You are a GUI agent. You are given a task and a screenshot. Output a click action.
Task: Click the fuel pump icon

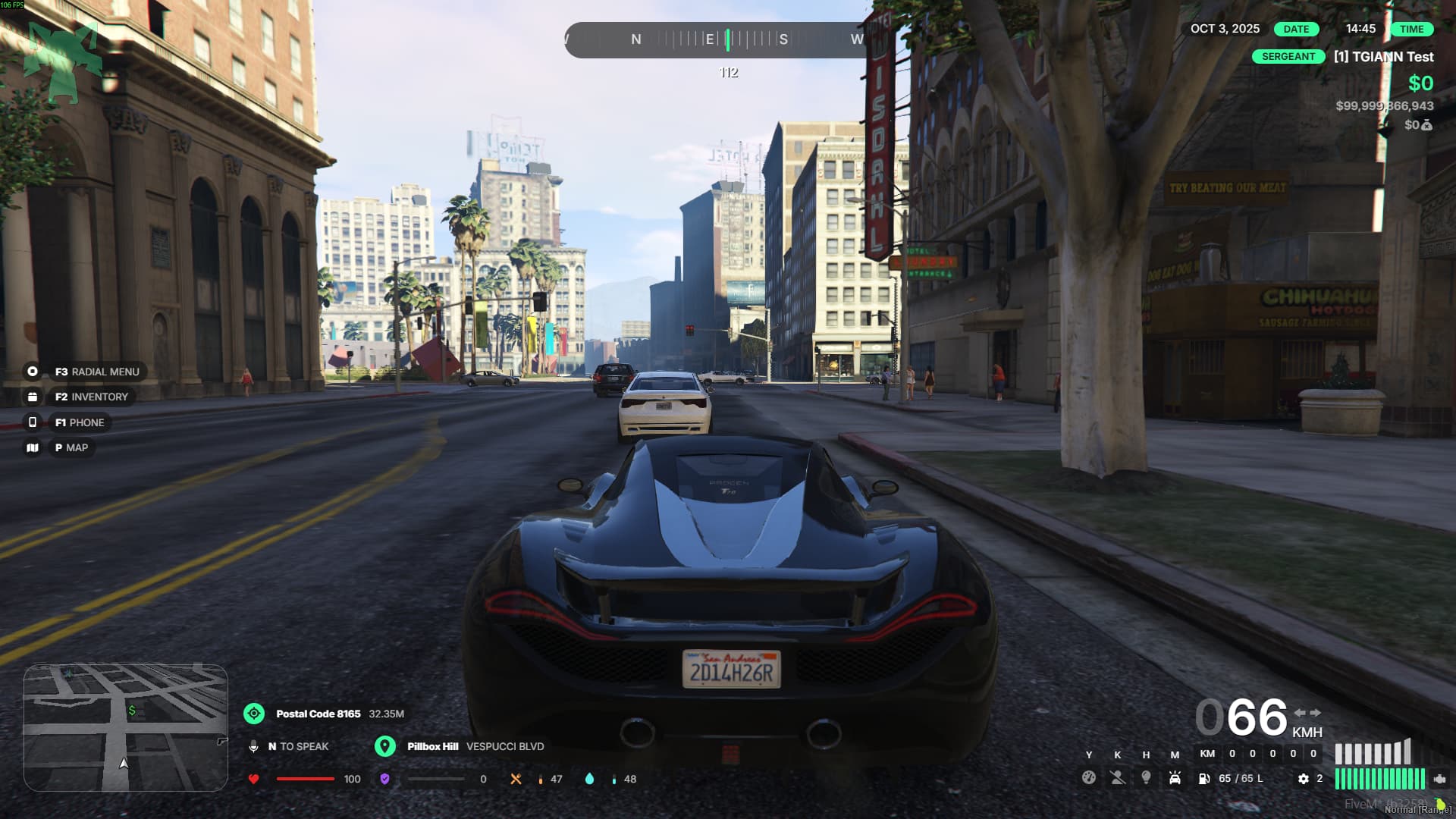[1204, 779]
